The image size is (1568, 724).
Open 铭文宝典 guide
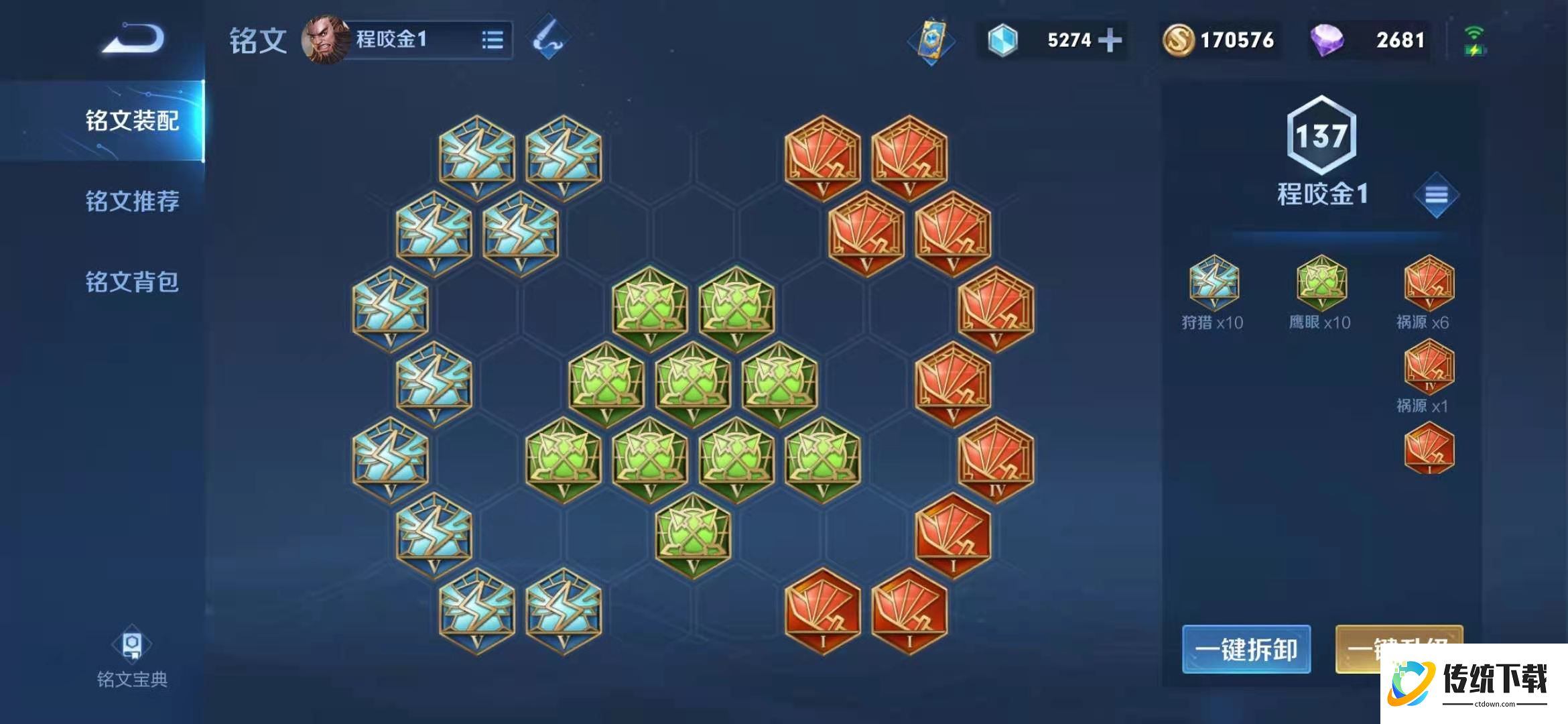coord(132,660)
